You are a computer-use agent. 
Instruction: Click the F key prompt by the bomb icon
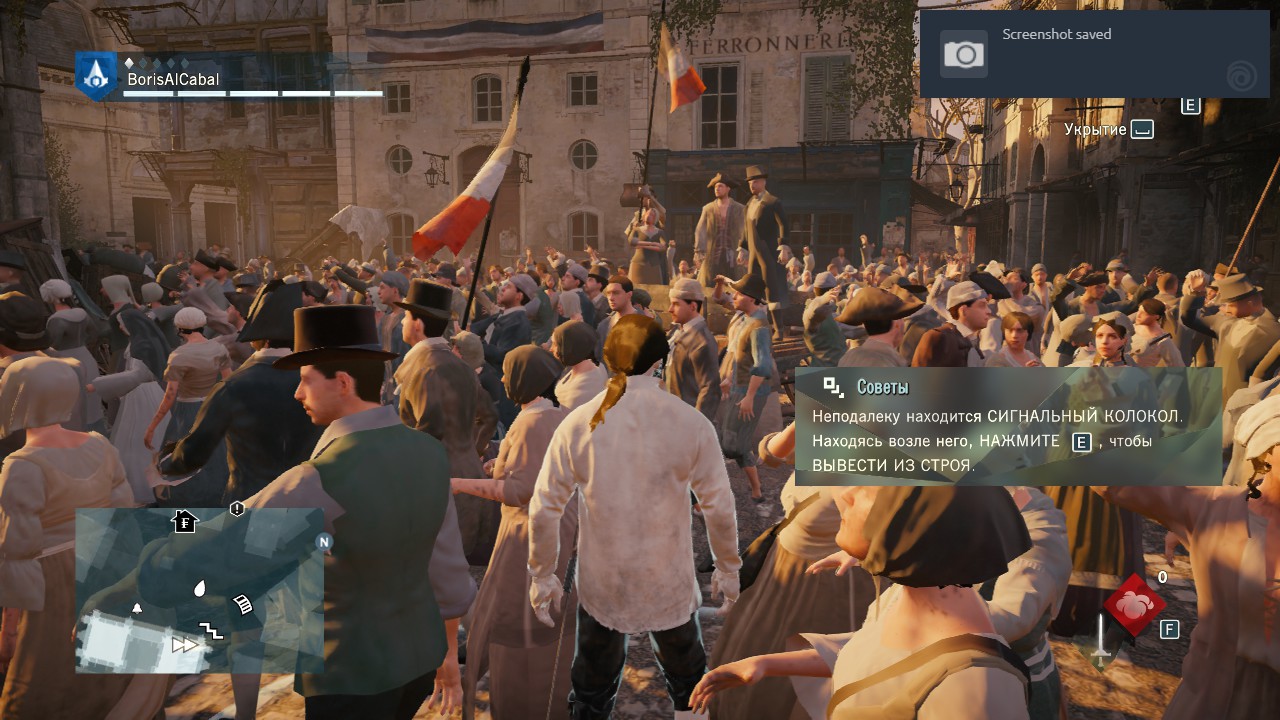coord(1167,628)
